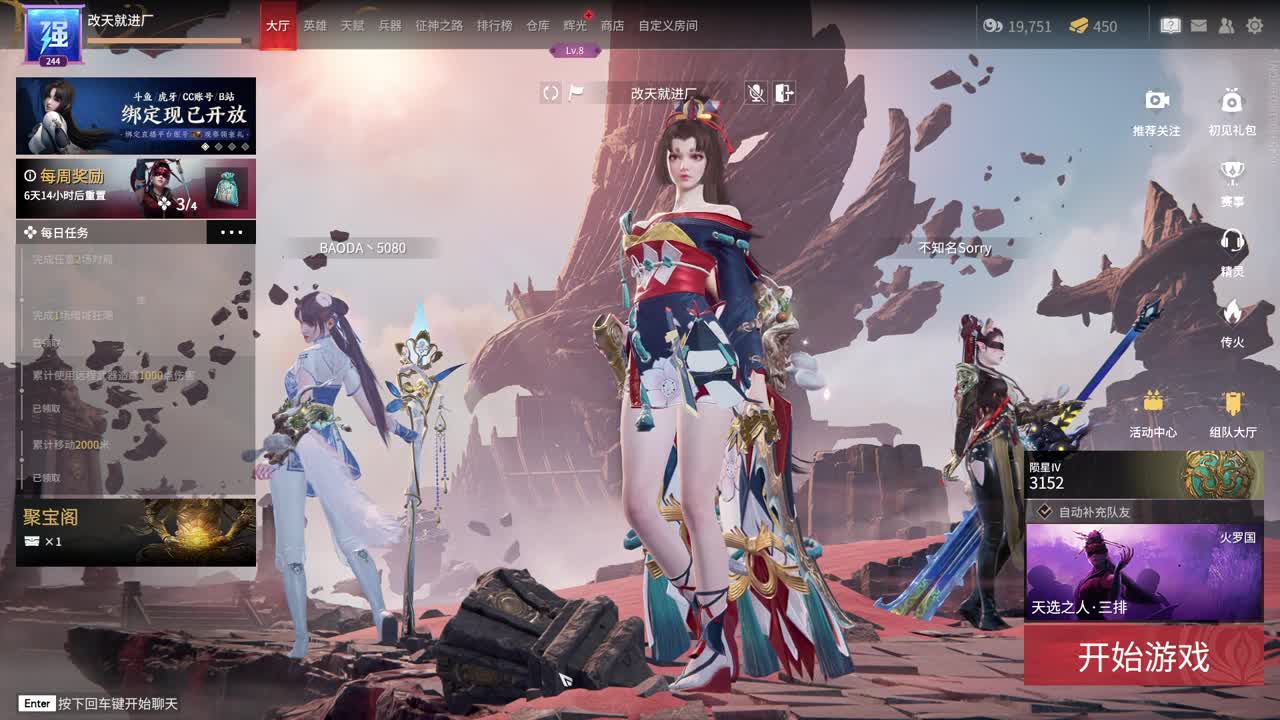Open the mailbox icon in top bar
This screenshot has height=720, width=1280.
1197,27
